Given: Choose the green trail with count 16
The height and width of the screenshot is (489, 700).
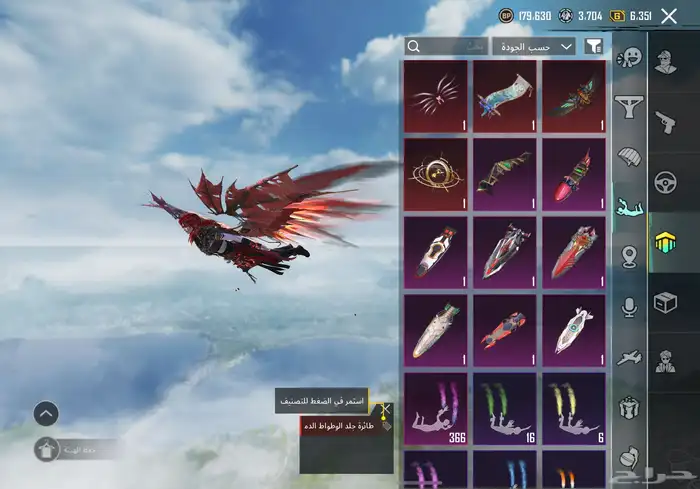Looking at the screenshot, I should point(505,408).
